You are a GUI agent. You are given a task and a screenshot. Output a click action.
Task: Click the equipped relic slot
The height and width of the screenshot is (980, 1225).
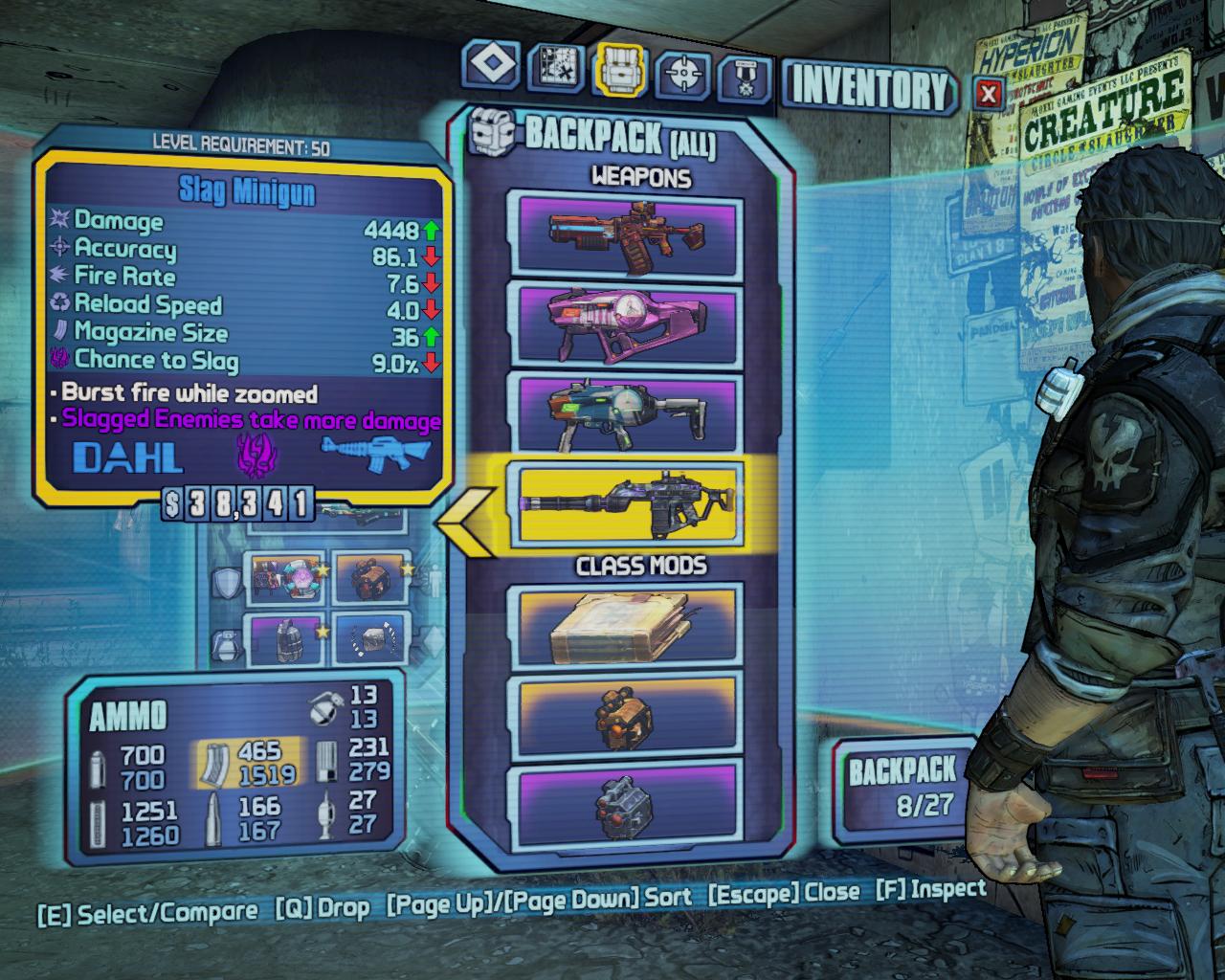(x=369, y=638)
